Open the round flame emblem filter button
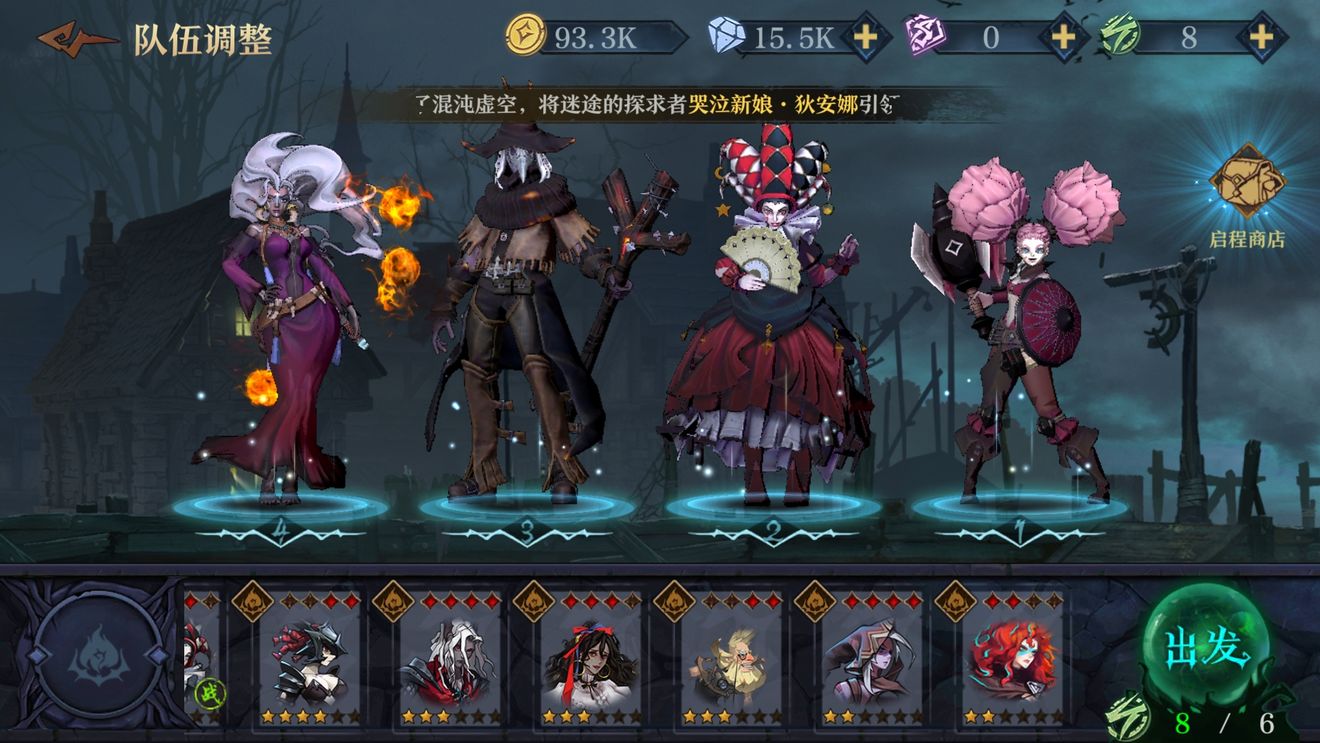Viewport: 1320px width, 743px height. (100, 654)
